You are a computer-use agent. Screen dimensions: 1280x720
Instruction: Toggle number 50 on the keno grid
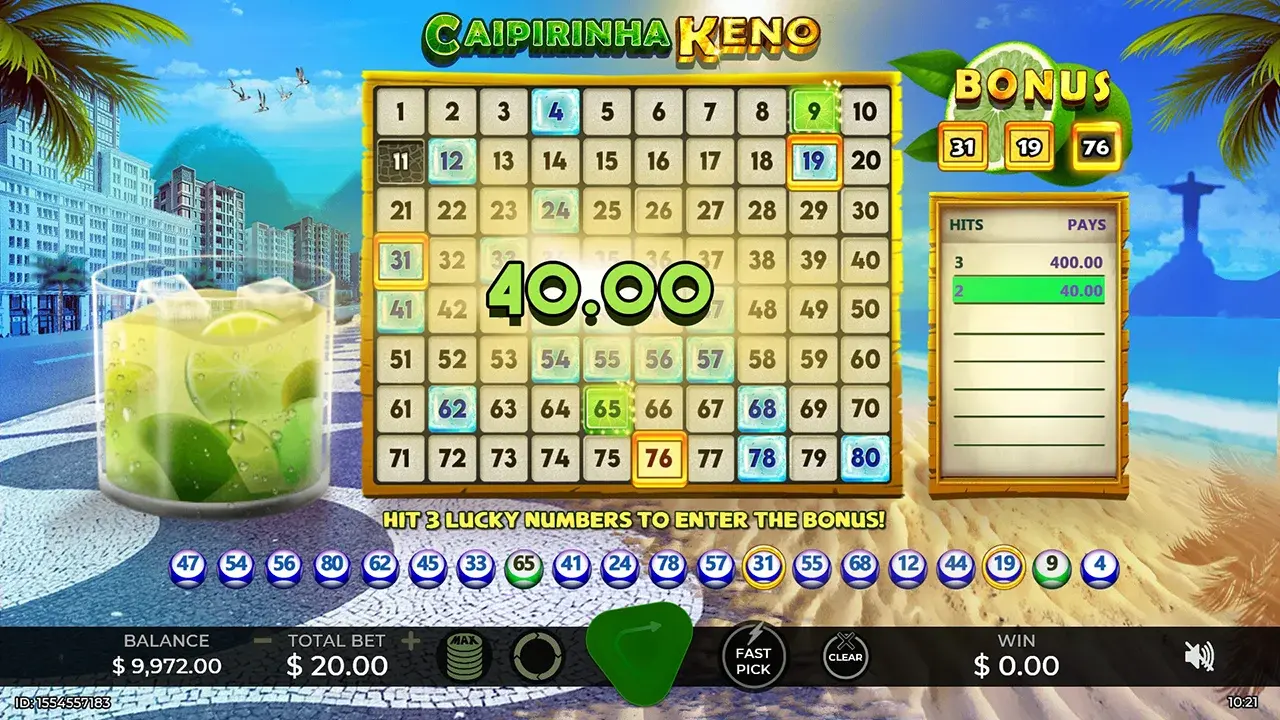(x=863, y=307)
